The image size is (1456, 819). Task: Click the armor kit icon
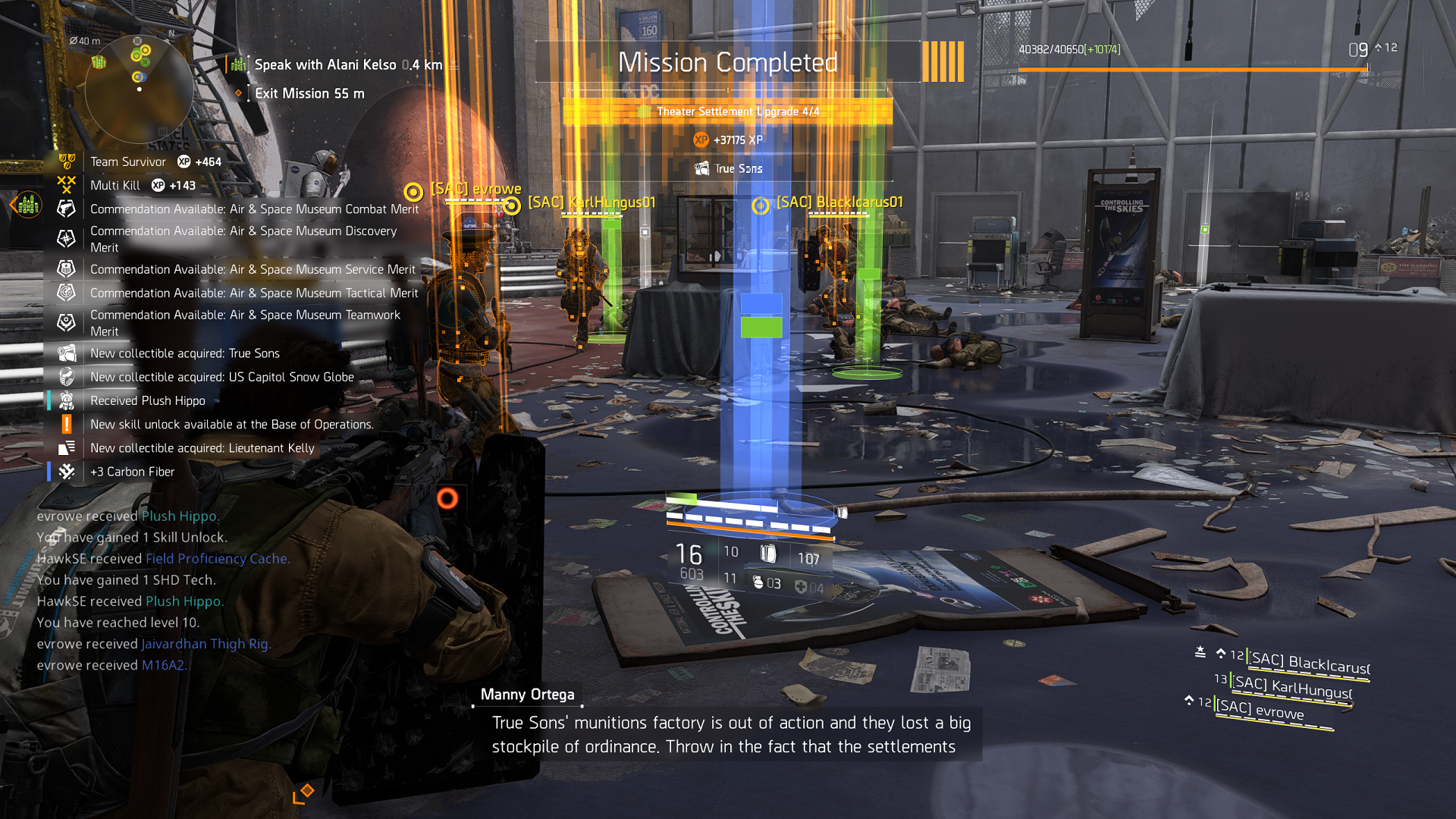click(801, 587)
